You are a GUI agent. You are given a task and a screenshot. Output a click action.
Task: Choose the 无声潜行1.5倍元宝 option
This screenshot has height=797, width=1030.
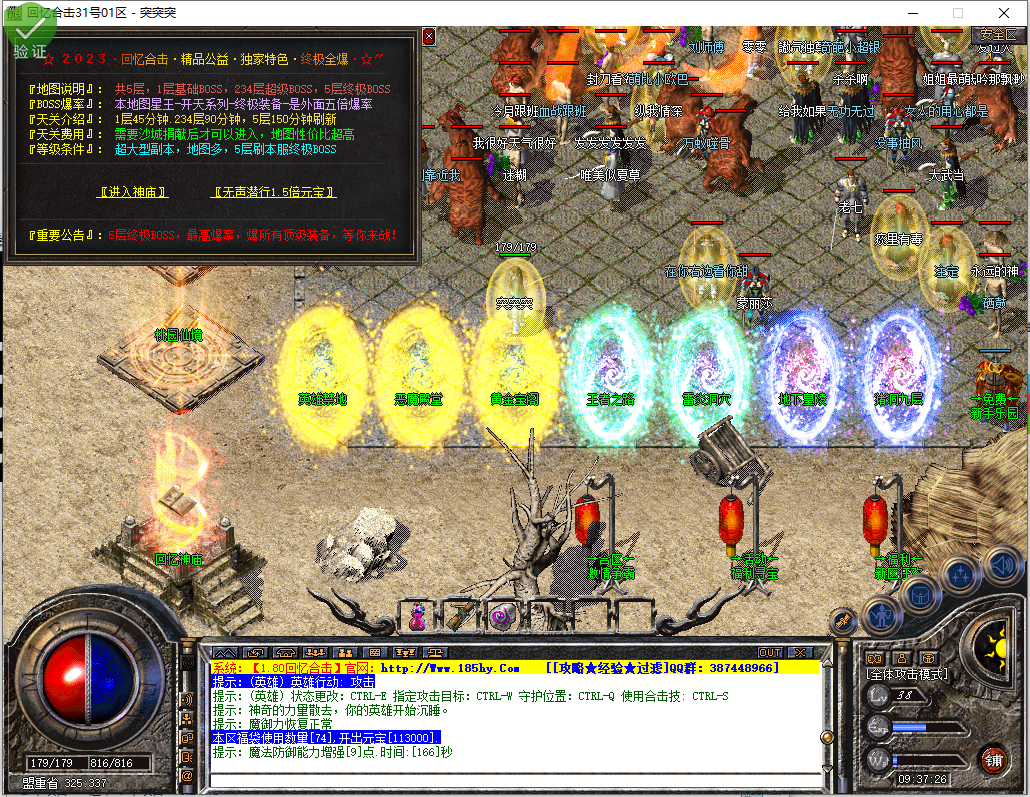274,192
